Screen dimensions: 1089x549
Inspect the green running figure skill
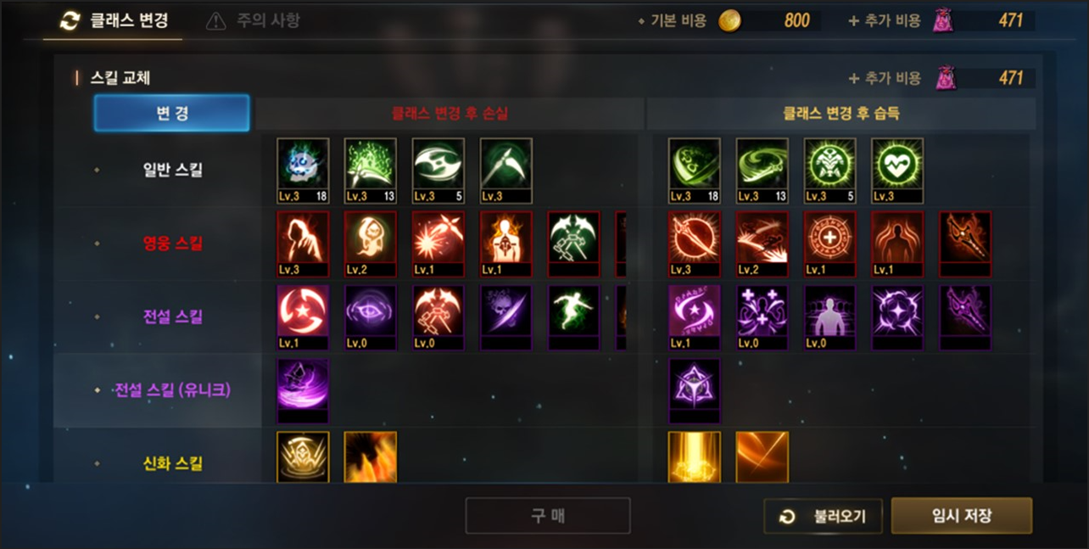[574, 312]
